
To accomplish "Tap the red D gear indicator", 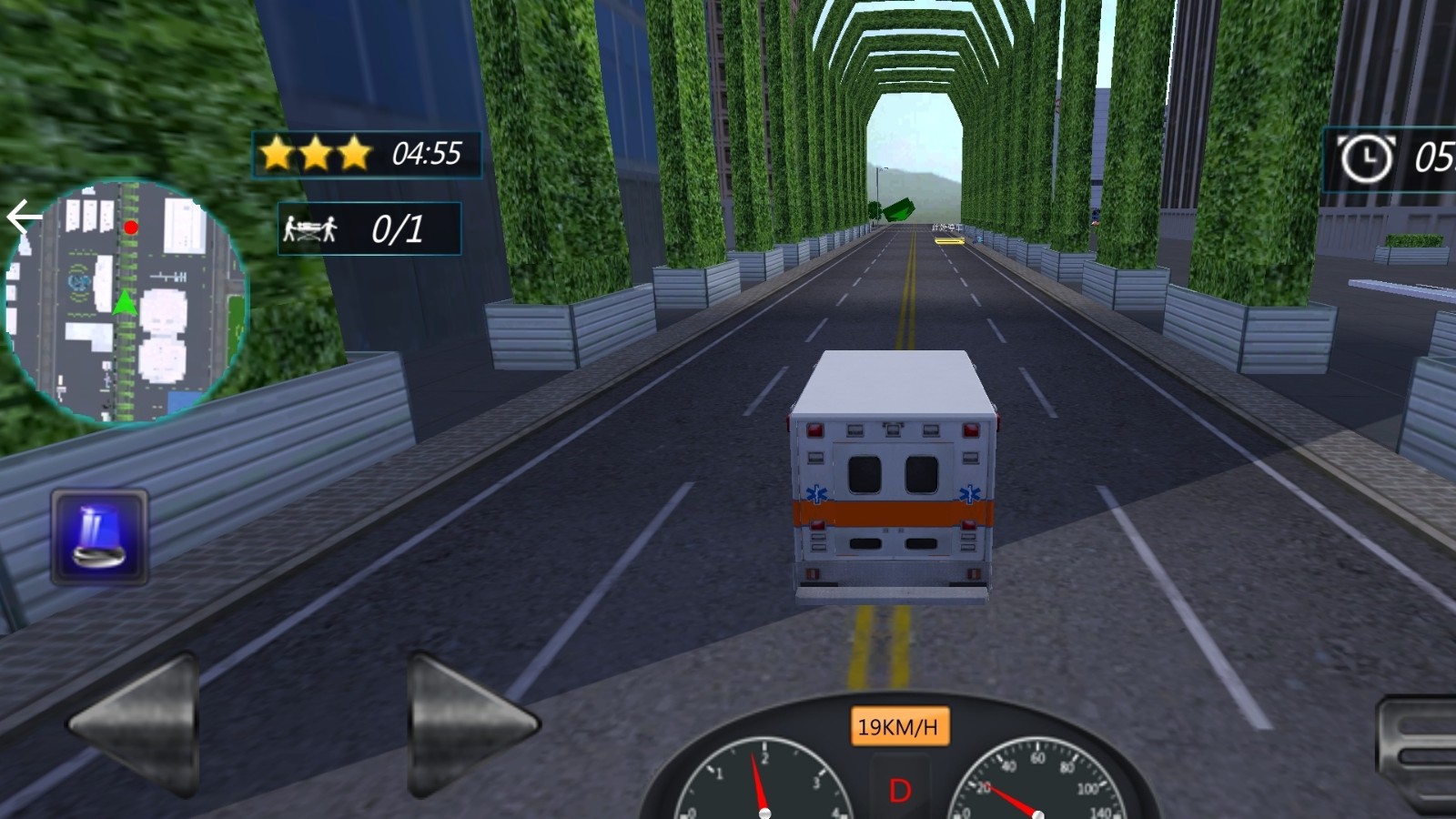I will [899, 790].
